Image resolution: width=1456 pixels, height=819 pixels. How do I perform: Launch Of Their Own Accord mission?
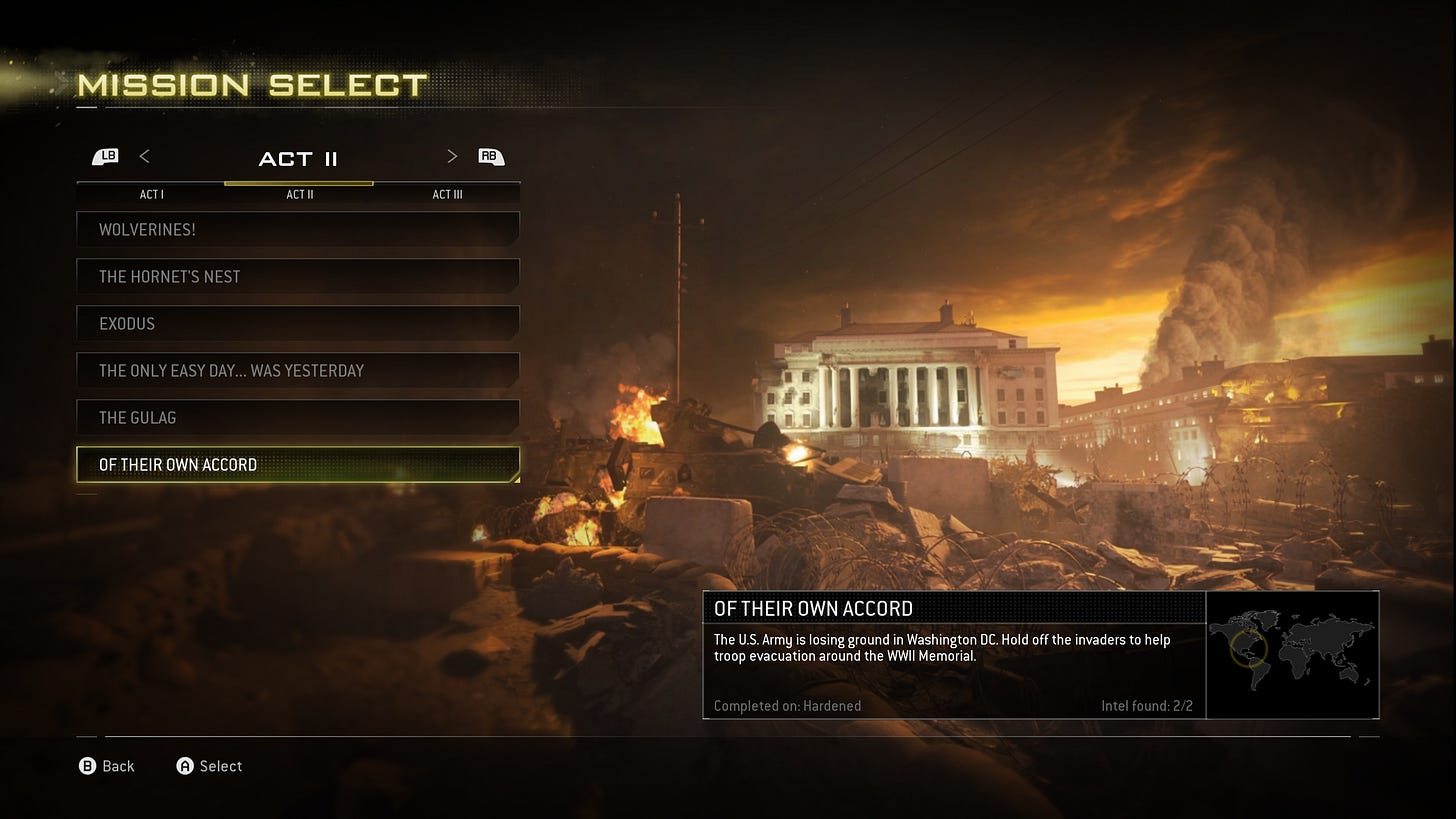click(297, 464)
